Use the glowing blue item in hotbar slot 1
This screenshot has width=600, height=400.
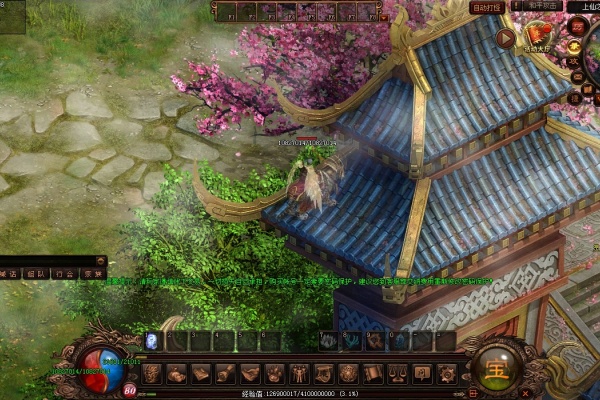153,341
